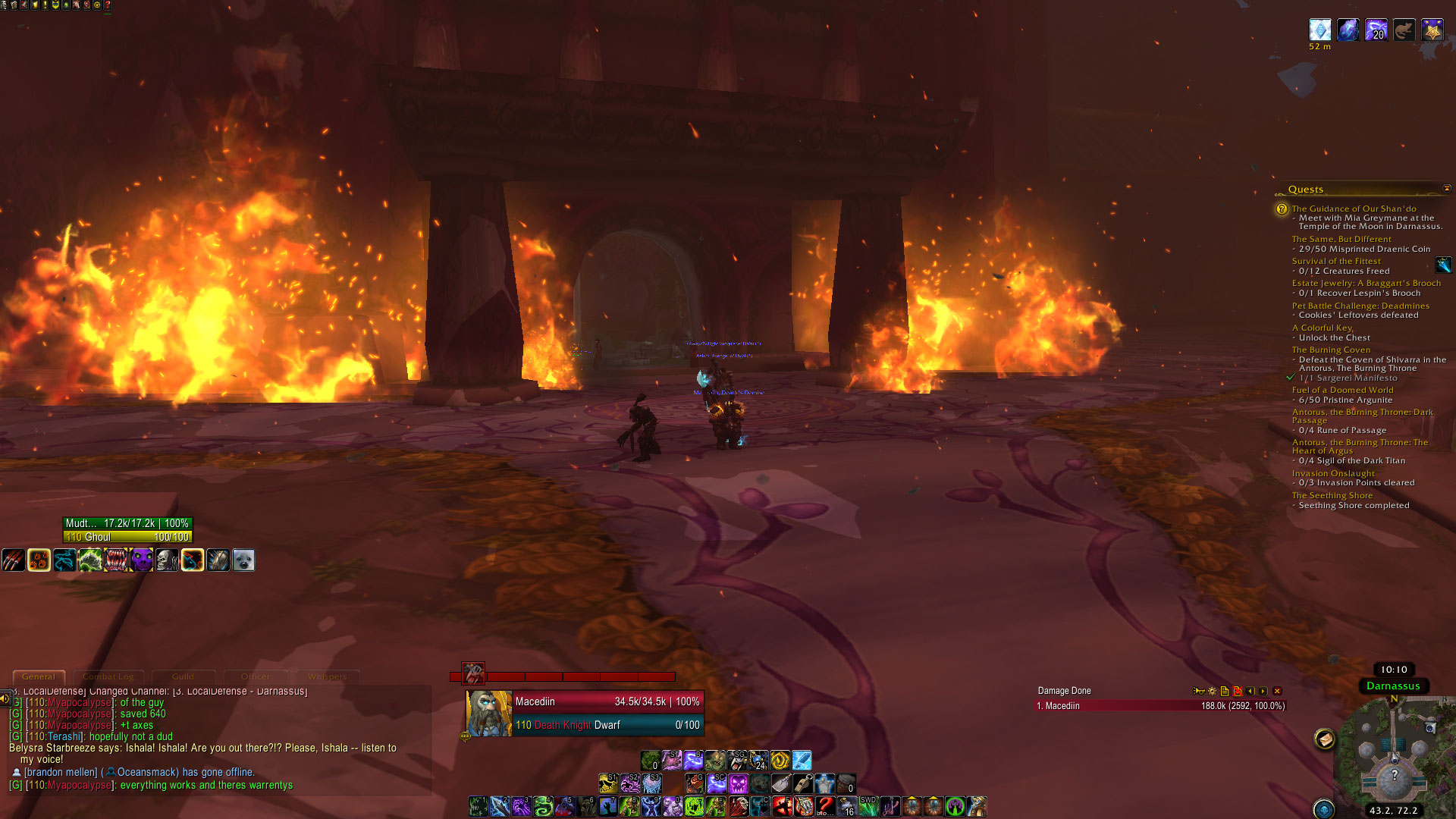Use the pet Claw ability icon
Screen dimensions: 1456x819
coord(14,560)
